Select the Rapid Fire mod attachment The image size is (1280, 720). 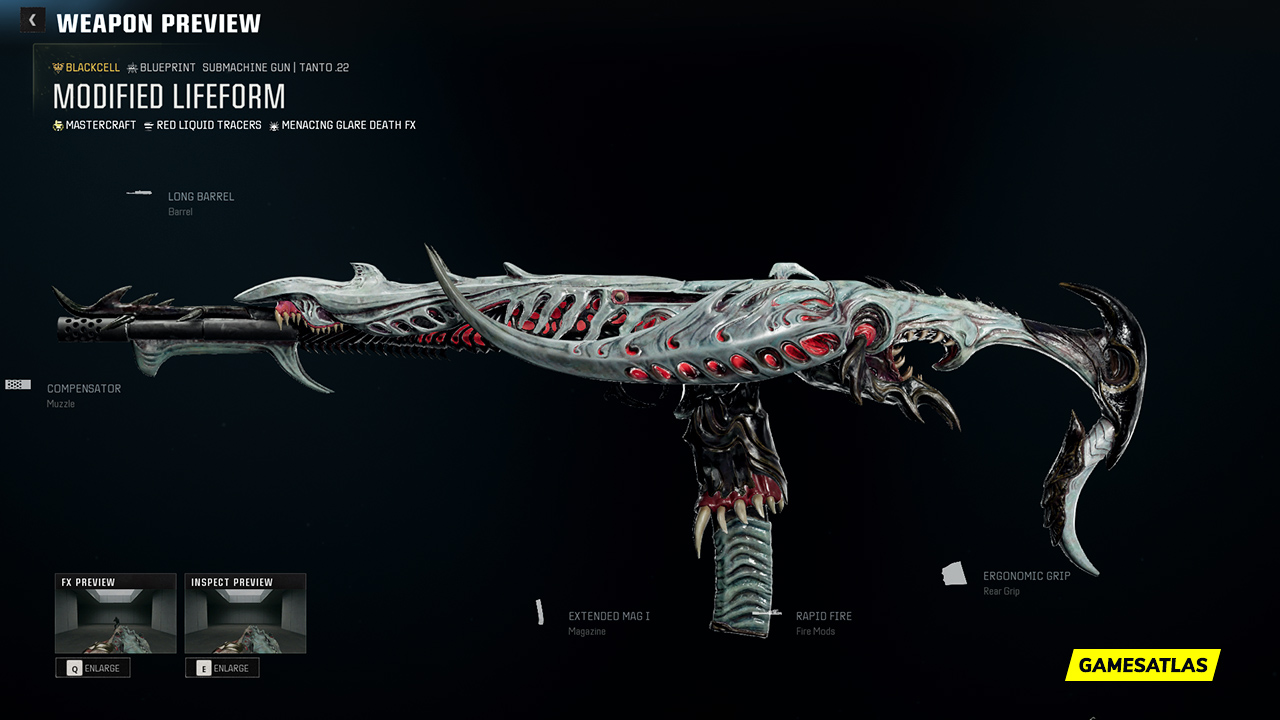(823, 617)
